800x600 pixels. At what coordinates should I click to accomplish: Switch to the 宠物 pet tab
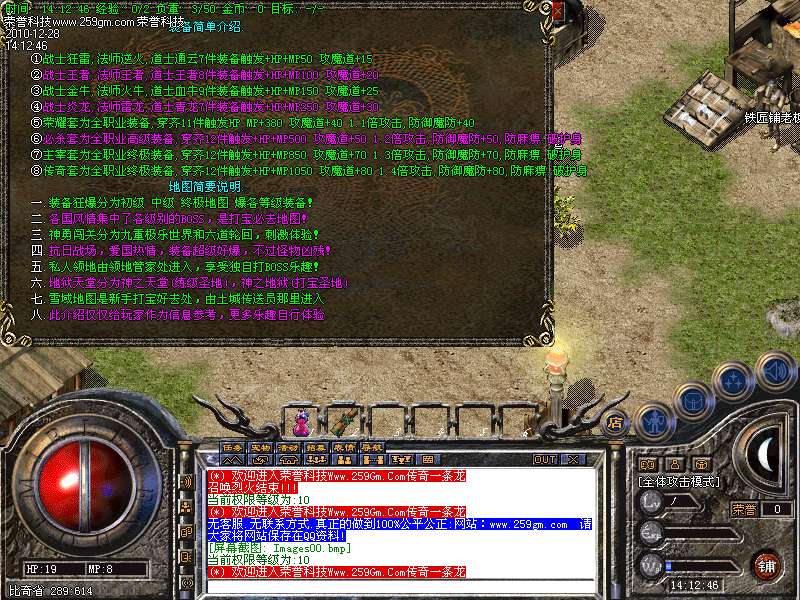click(x=260, y=446)
